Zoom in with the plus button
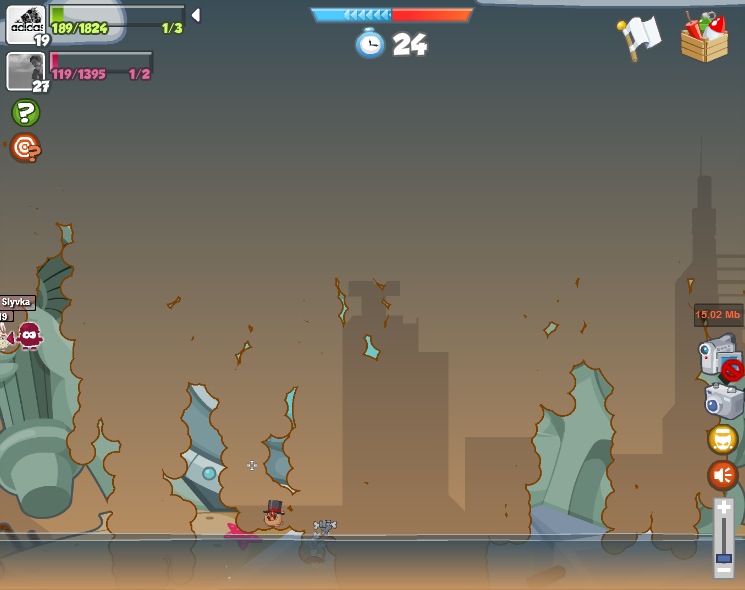Screen dimensions: 745x590 [x=724, y=508]
